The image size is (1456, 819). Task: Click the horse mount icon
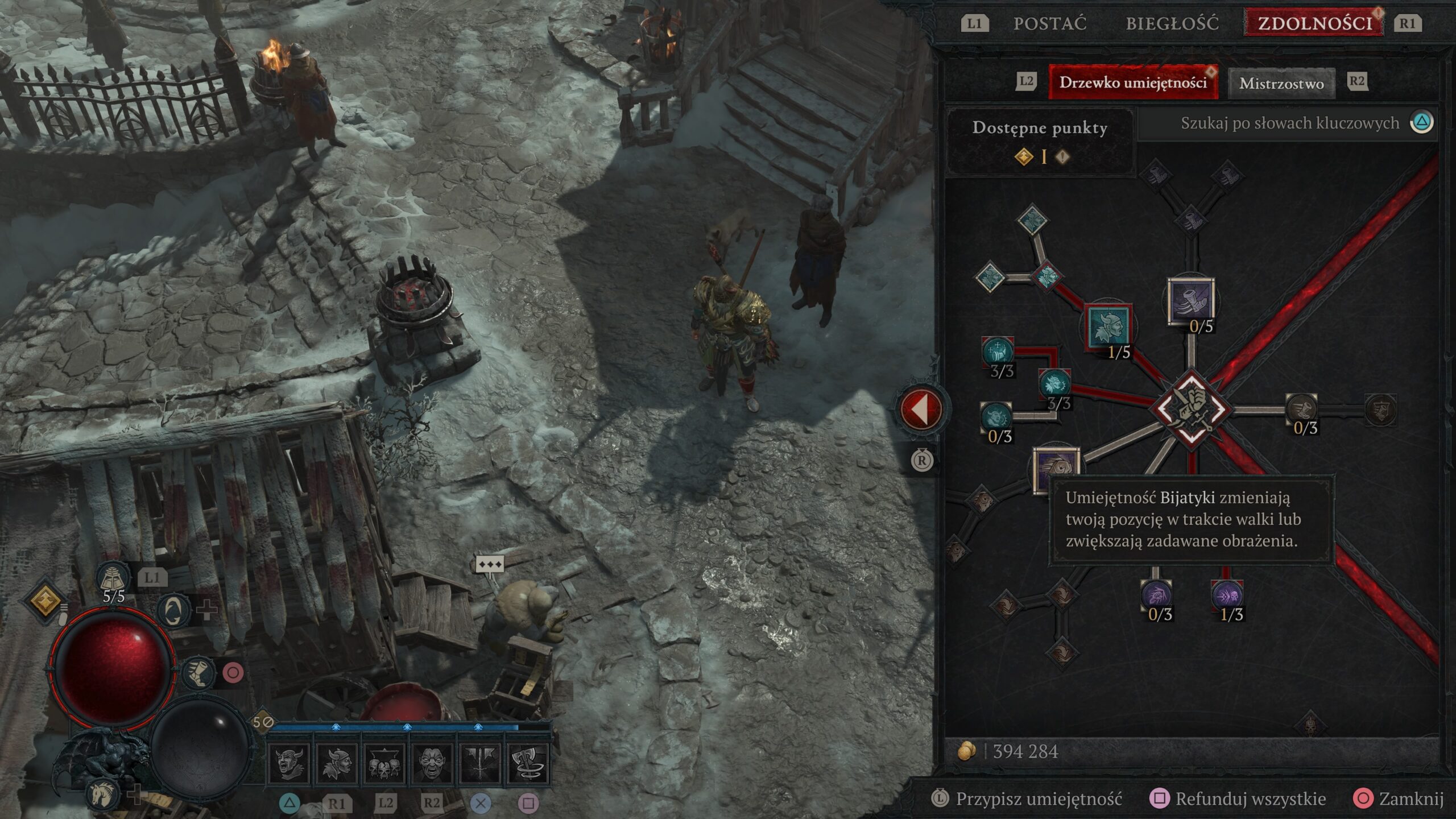click(106, 792)
